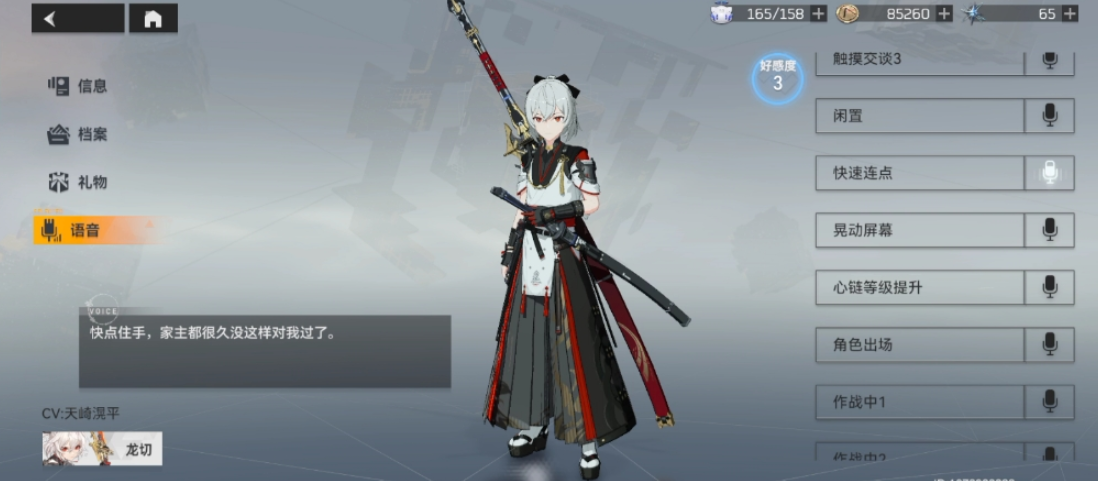Open the 好感度 affection level badge
The height and width of the screenshot is (481, 1098).
pos(777,77)
